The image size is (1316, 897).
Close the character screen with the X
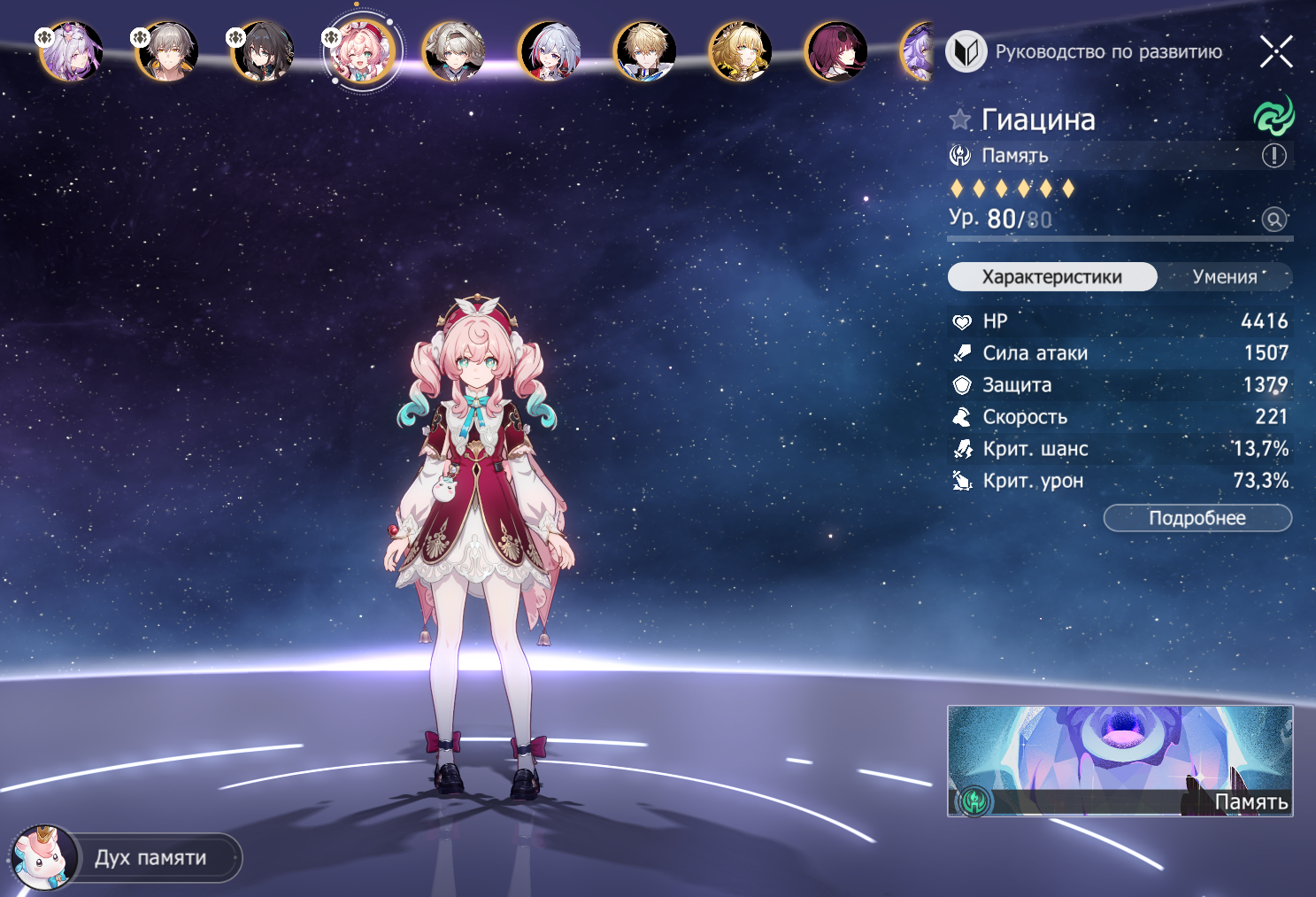[x=1275, y=51]
